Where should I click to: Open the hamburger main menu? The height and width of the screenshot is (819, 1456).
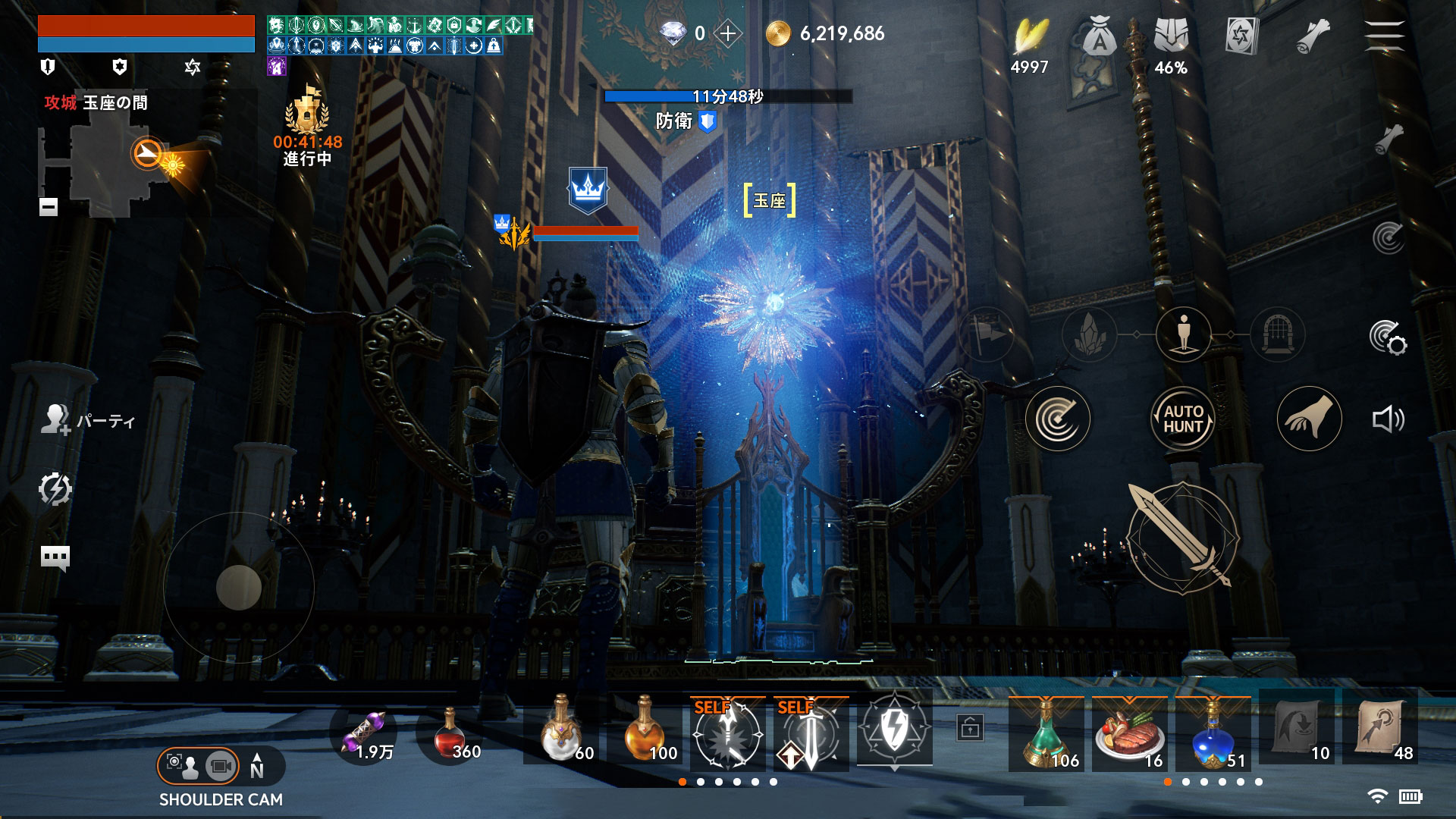click(x=1384, y=34)
